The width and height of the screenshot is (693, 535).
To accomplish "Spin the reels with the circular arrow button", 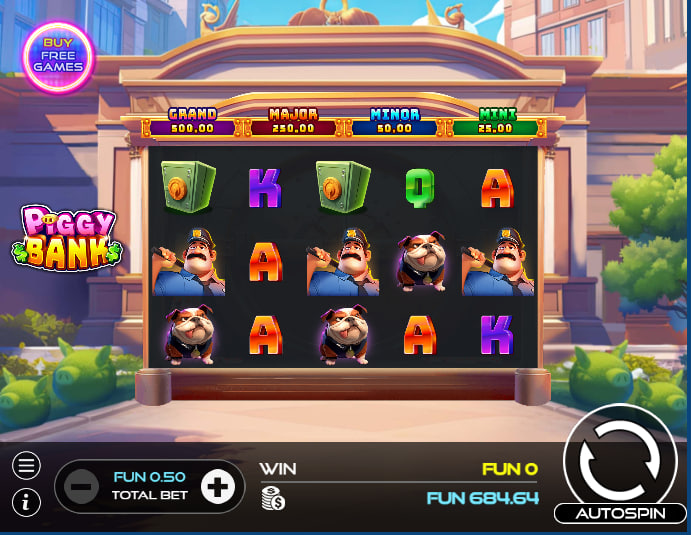I will coord(620,459).
